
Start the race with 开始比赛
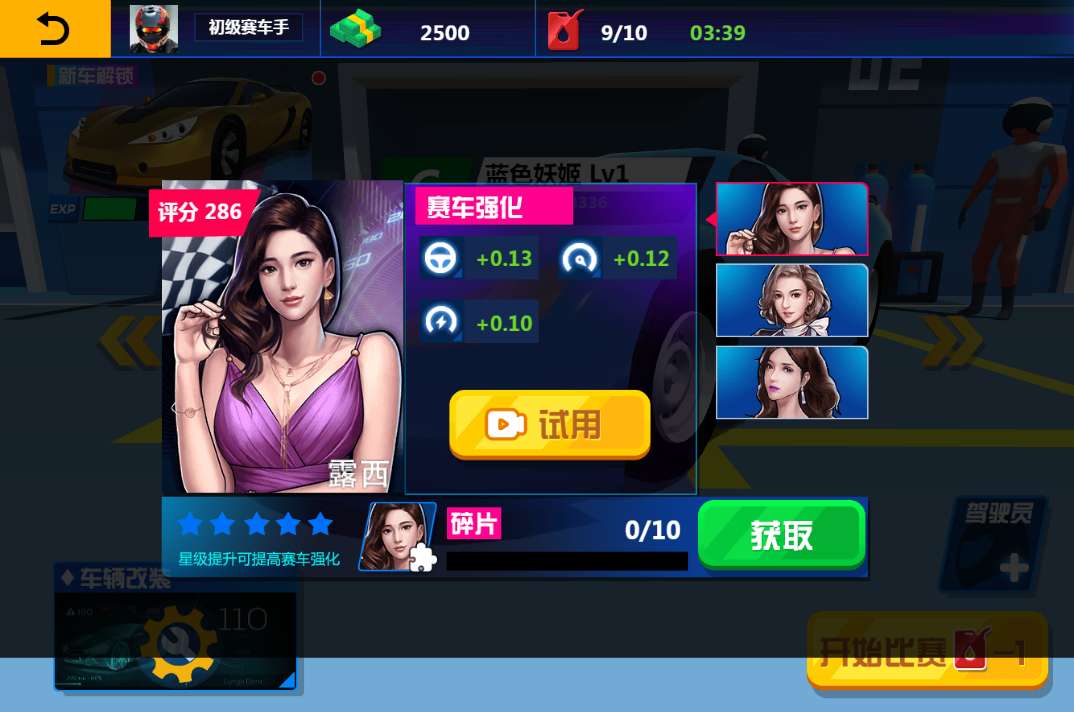[x=927, y=652]
